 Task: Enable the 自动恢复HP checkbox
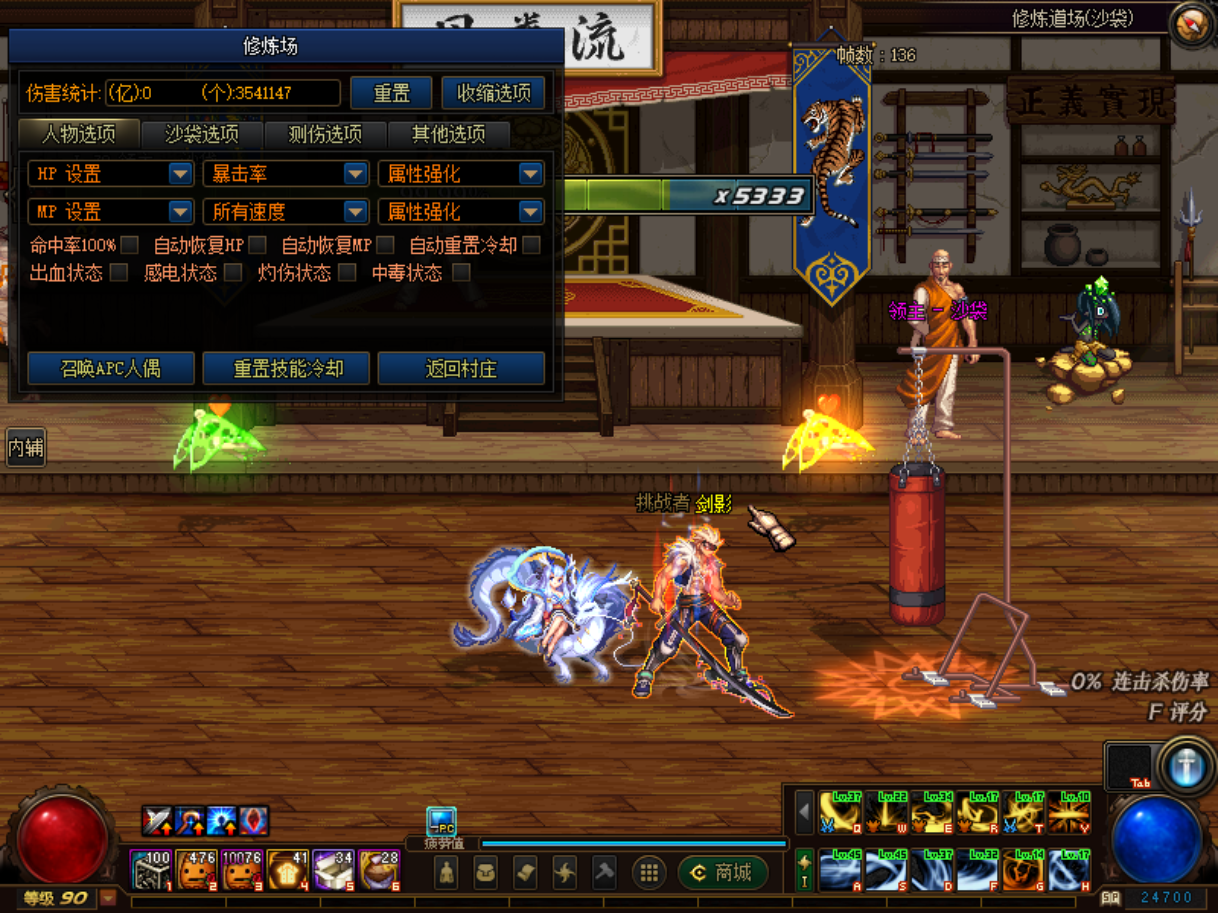coord(258,245)
